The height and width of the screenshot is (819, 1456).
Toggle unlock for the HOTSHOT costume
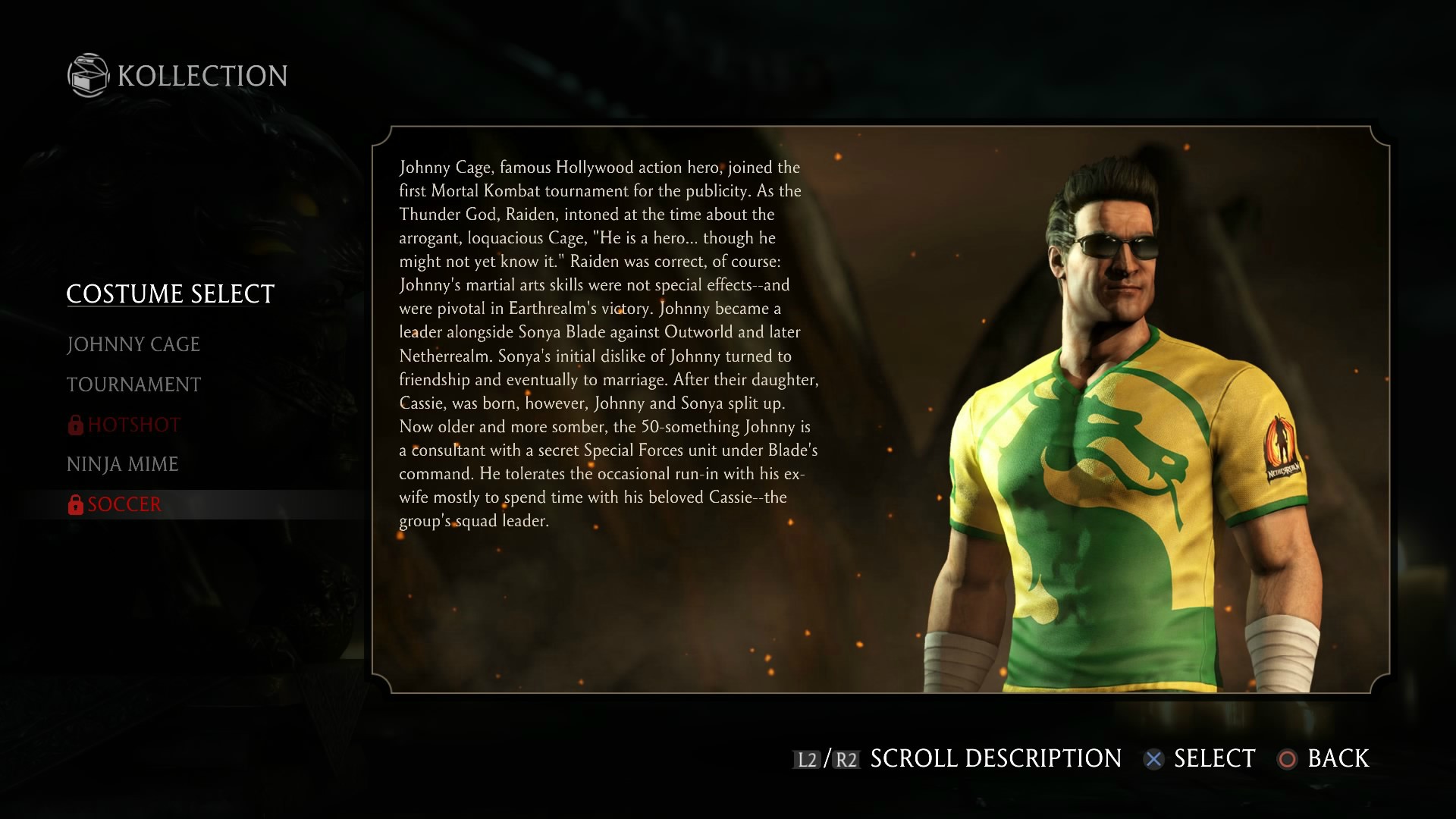click(133, 425)
